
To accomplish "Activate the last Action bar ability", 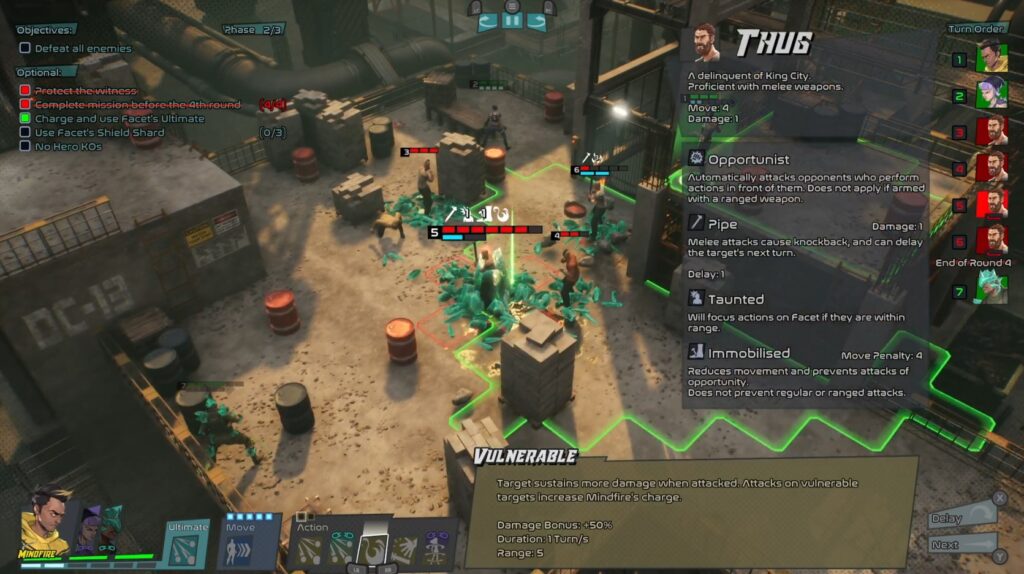I will (437, 552).
